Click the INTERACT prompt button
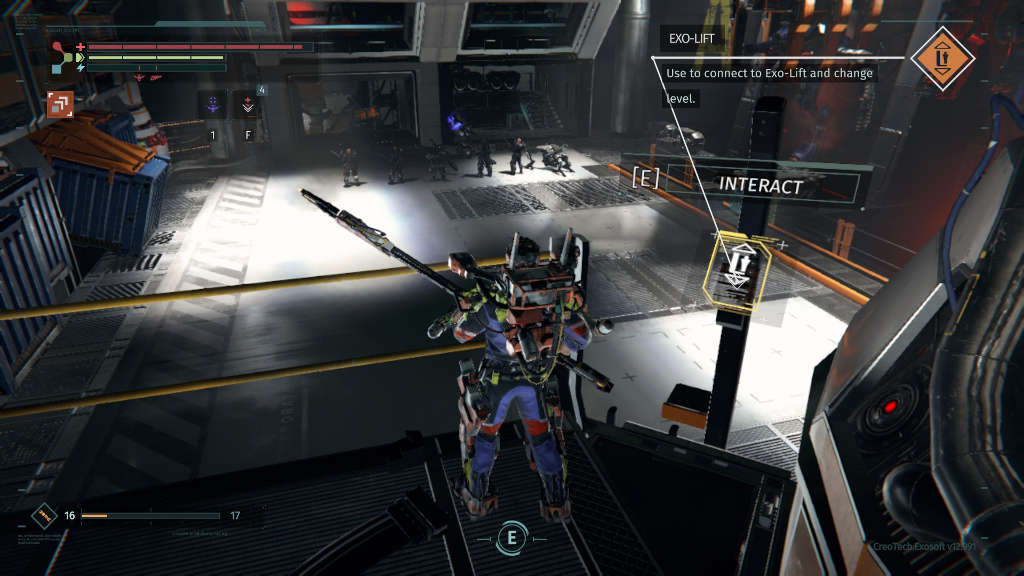The width and height of the screenshot is (1024, 576). [x=761, y=186]
